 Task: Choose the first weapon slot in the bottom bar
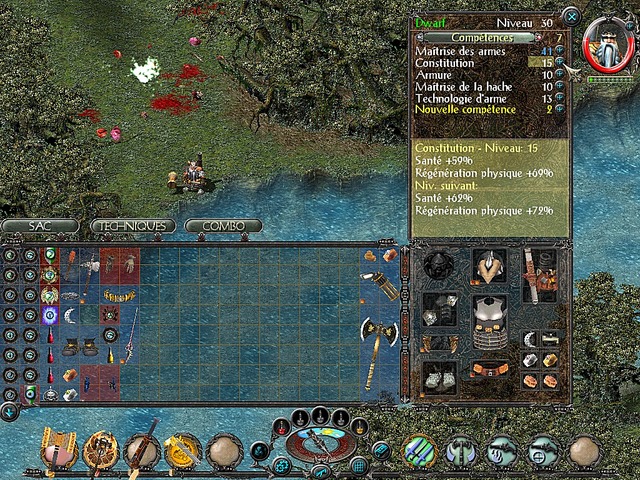click(x=59, y=452)
